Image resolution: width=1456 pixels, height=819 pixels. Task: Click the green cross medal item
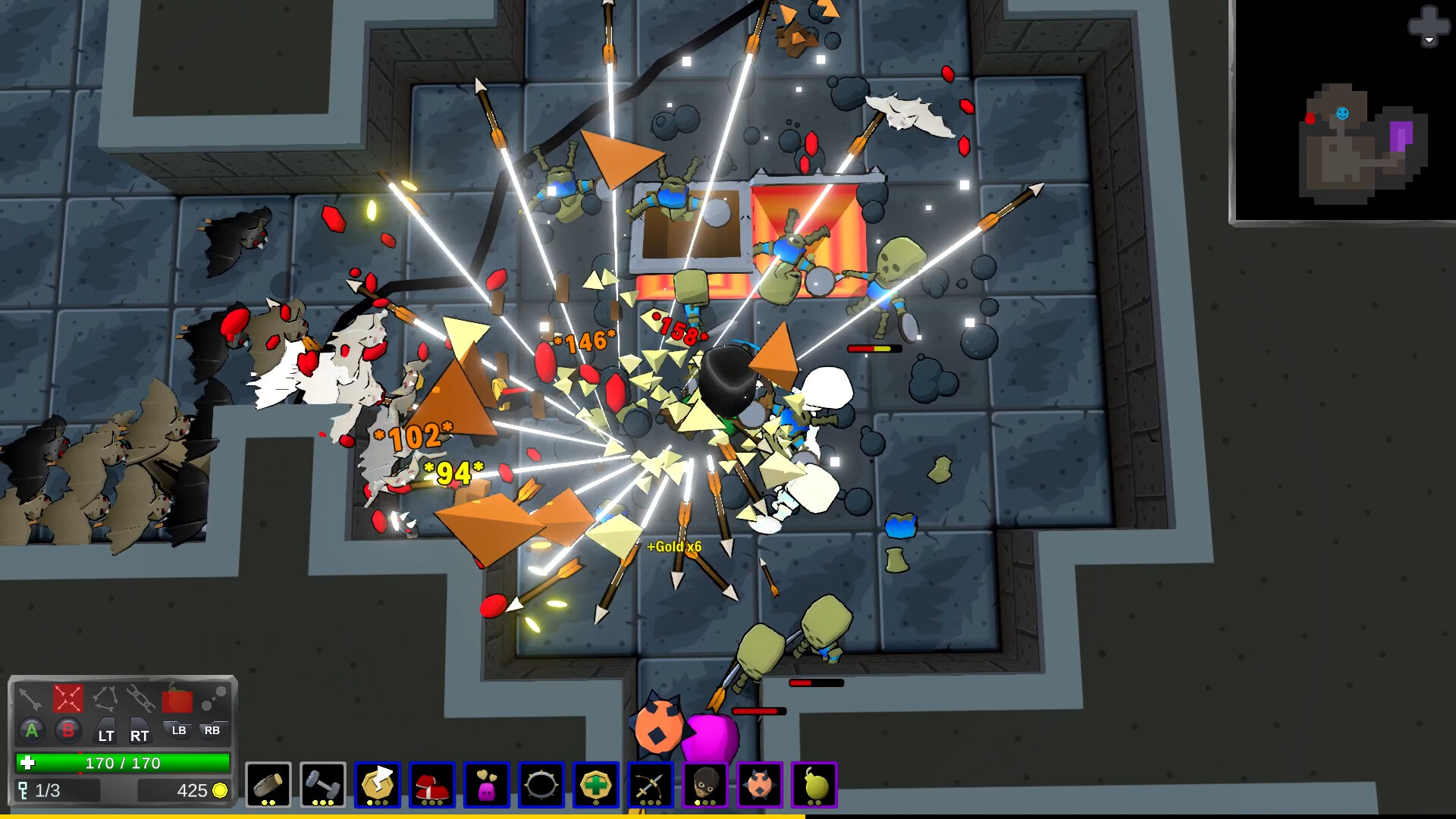(x=596, y=785)
